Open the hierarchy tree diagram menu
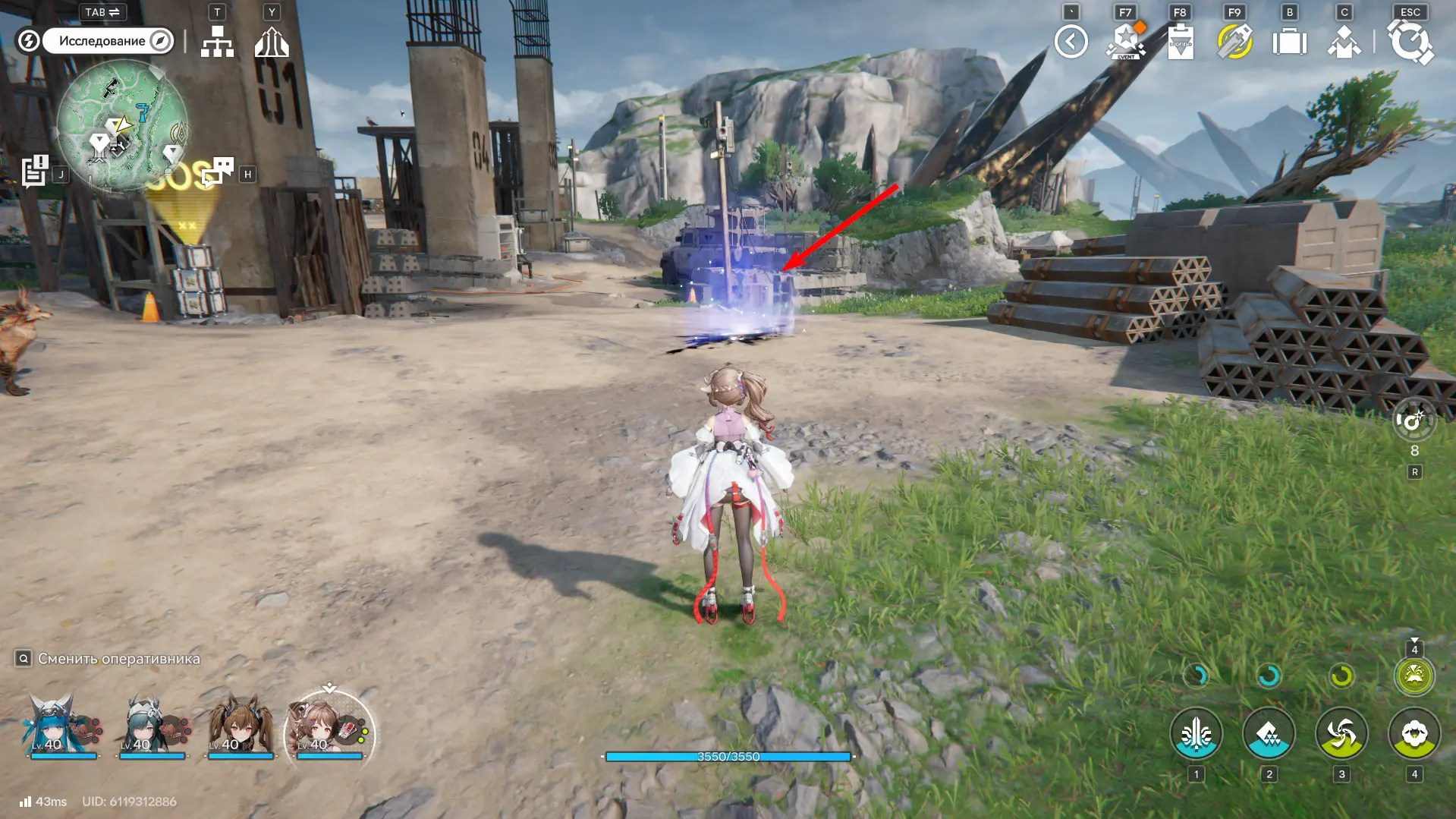The height and width of the screenshot is (819, 1456). click(x=217, y=42)
